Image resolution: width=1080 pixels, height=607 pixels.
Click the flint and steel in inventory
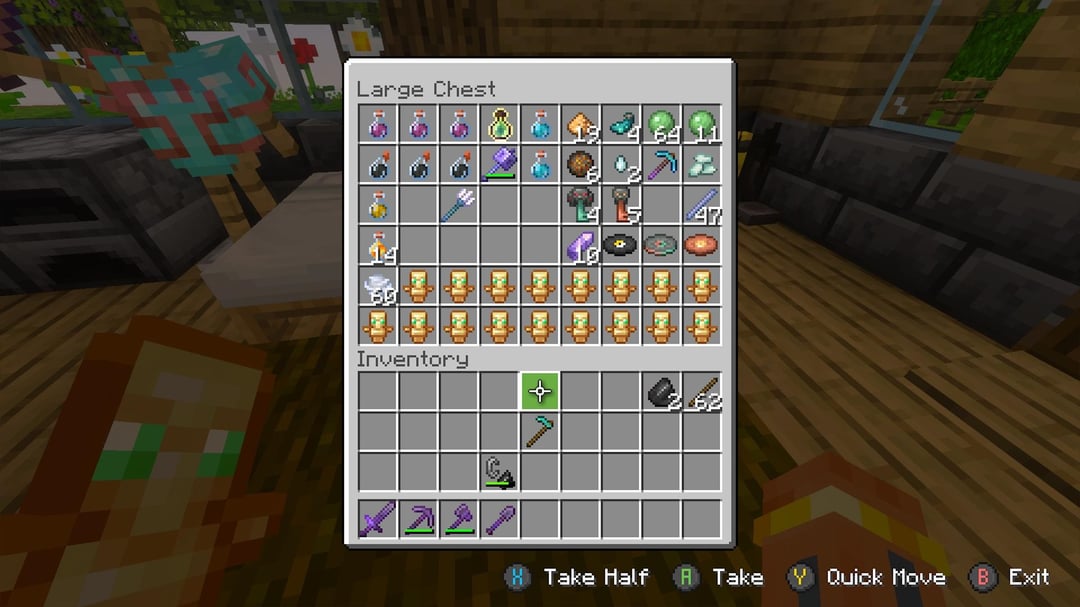click(x=499, y=471)
